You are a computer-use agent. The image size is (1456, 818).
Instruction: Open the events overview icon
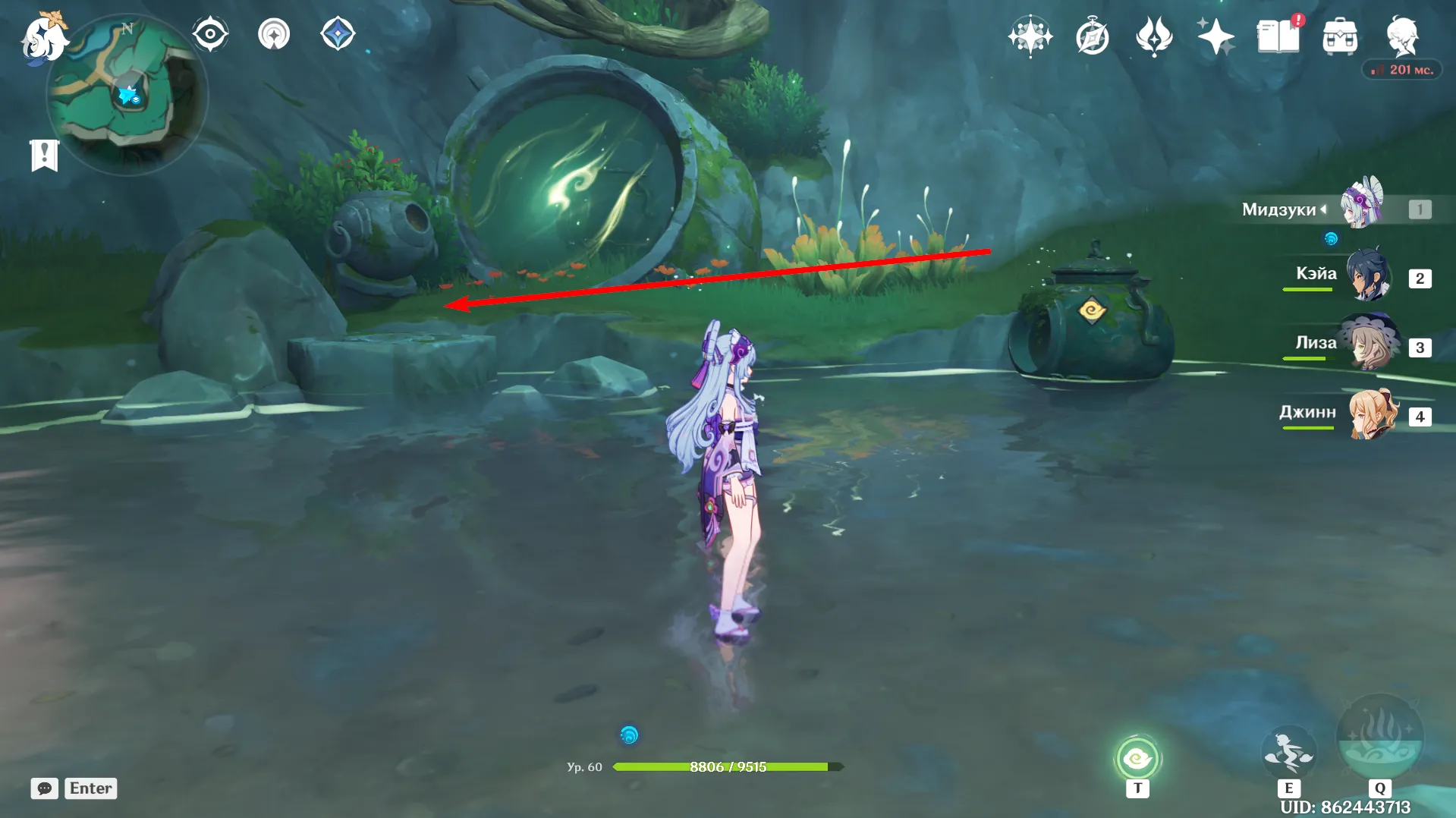(x=1030, y=35)
